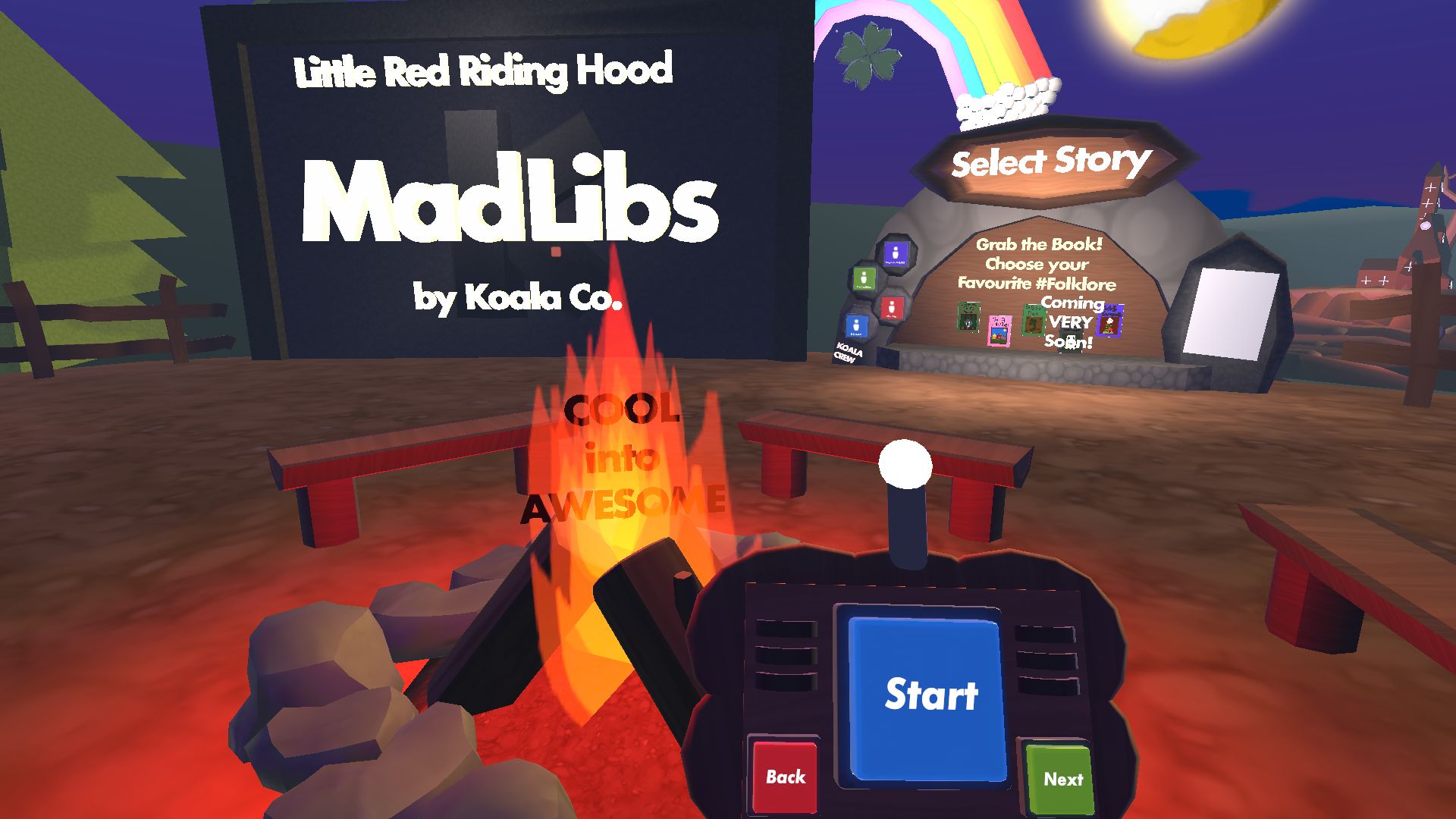Click the Little Red Riding Hood title text
1456x819 pixels.
click(485, 71)
